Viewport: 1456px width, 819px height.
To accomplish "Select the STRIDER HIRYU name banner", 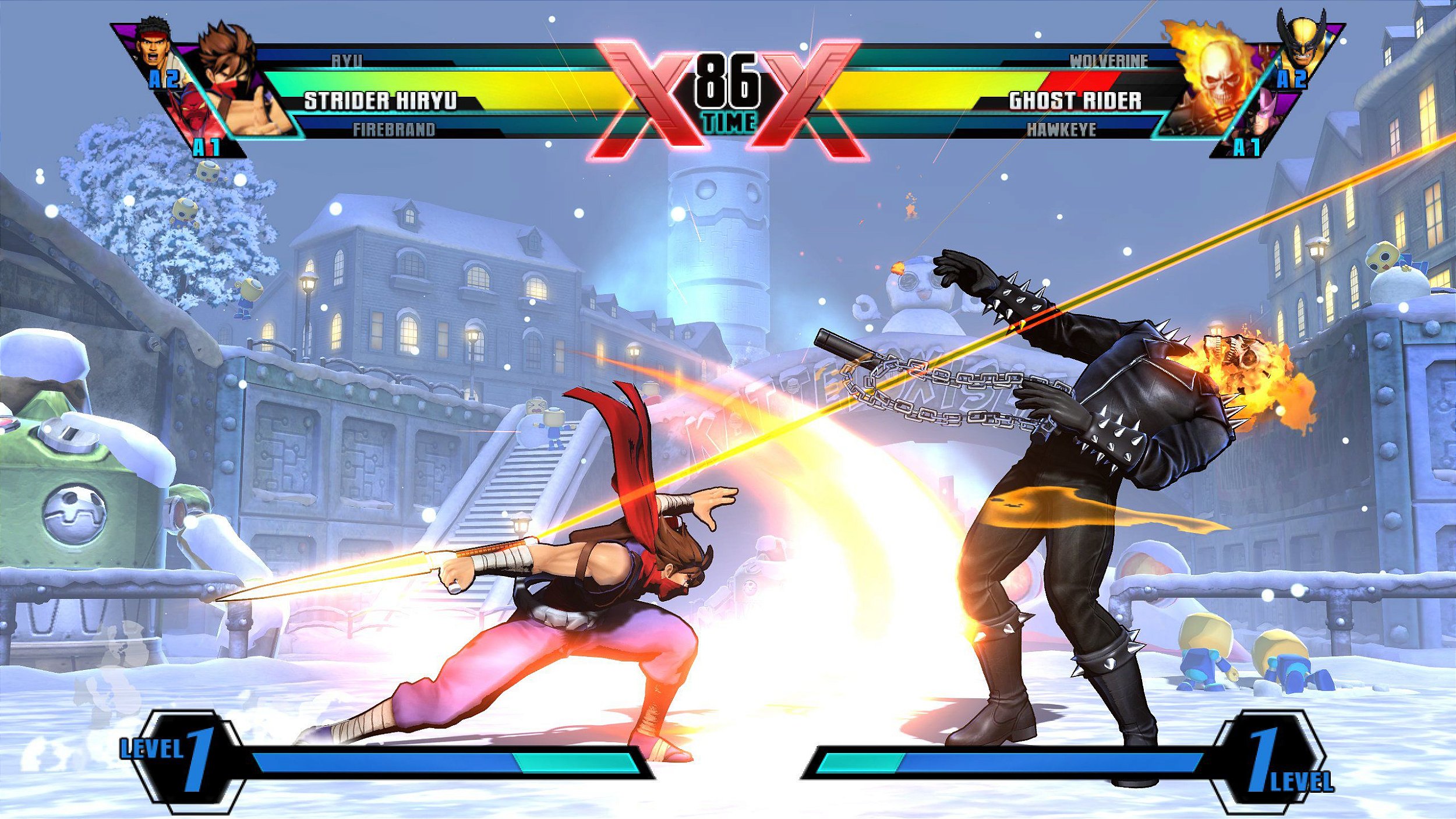I will point(379,99).
